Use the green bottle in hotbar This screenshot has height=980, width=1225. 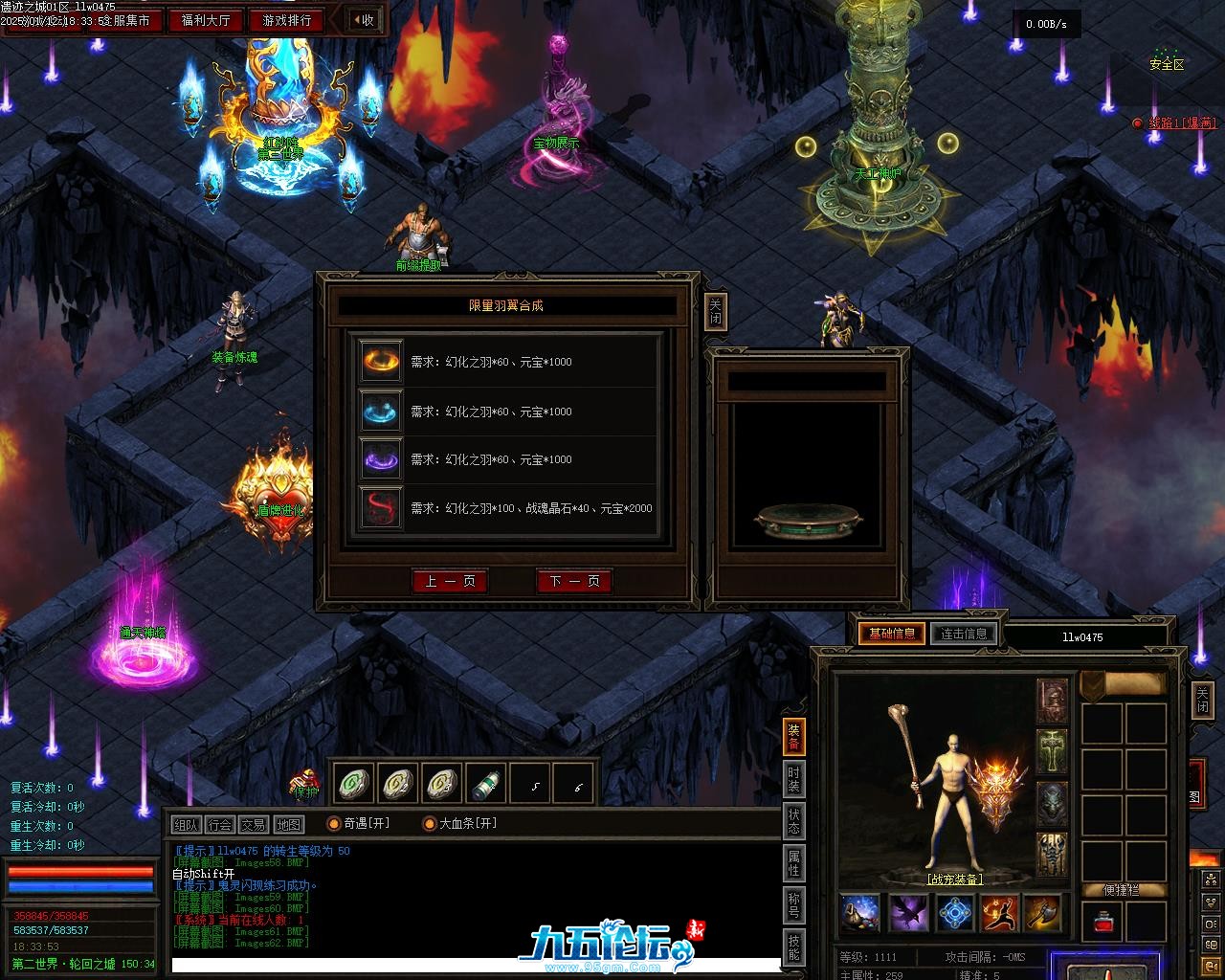(487, 785)
